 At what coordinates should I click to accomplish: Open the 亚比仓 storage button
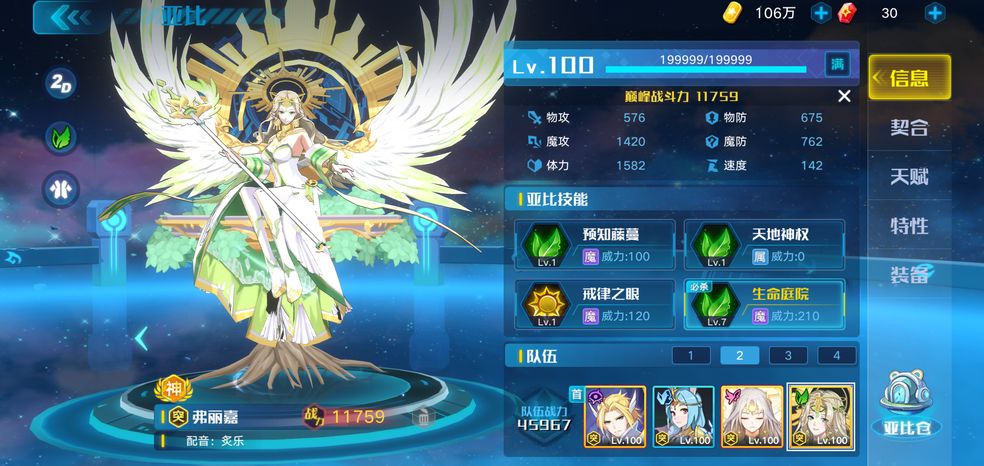click(907, 407)
